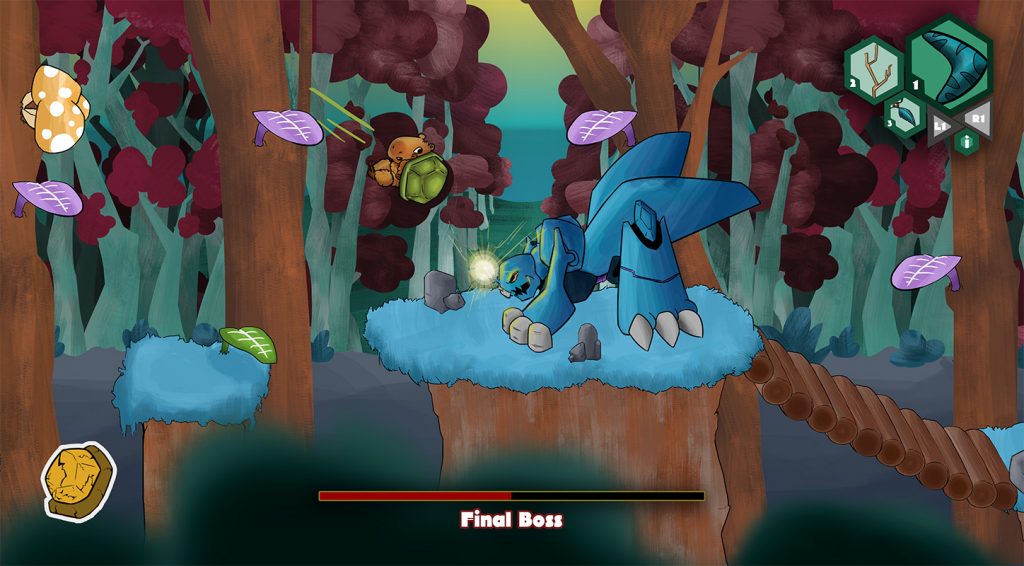
Task: Activate the cracked yellow rock icon
Action: pos(78,481)
